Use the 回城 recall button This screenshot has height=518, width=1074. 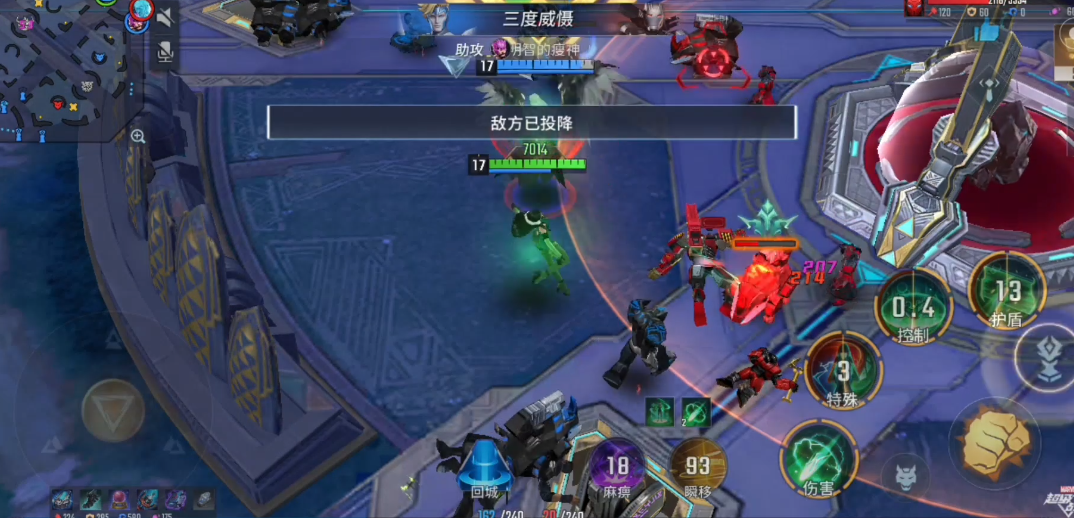pyautogui.click(x=484, y=471)
